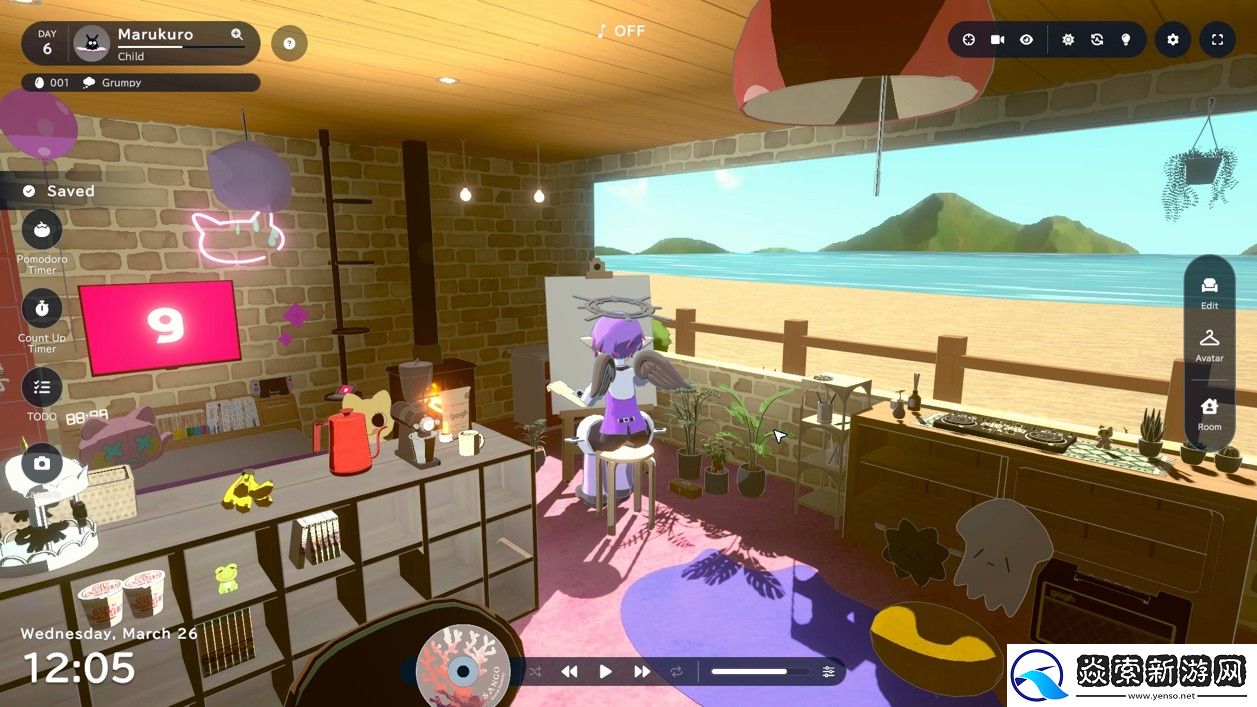Toggle the light bulb lighting option
1257x707 pixels.
[x=1125, y=40]
